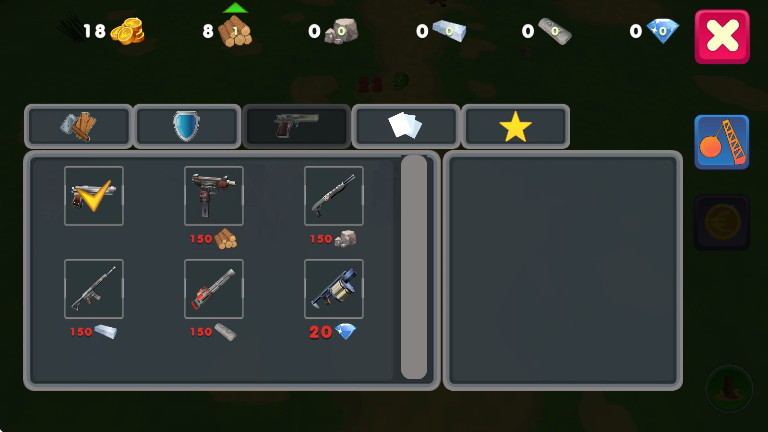The width and height of the screenshot is (768, 432).
Task: Open the blue shield armor tab
Action: click(187, 126)
